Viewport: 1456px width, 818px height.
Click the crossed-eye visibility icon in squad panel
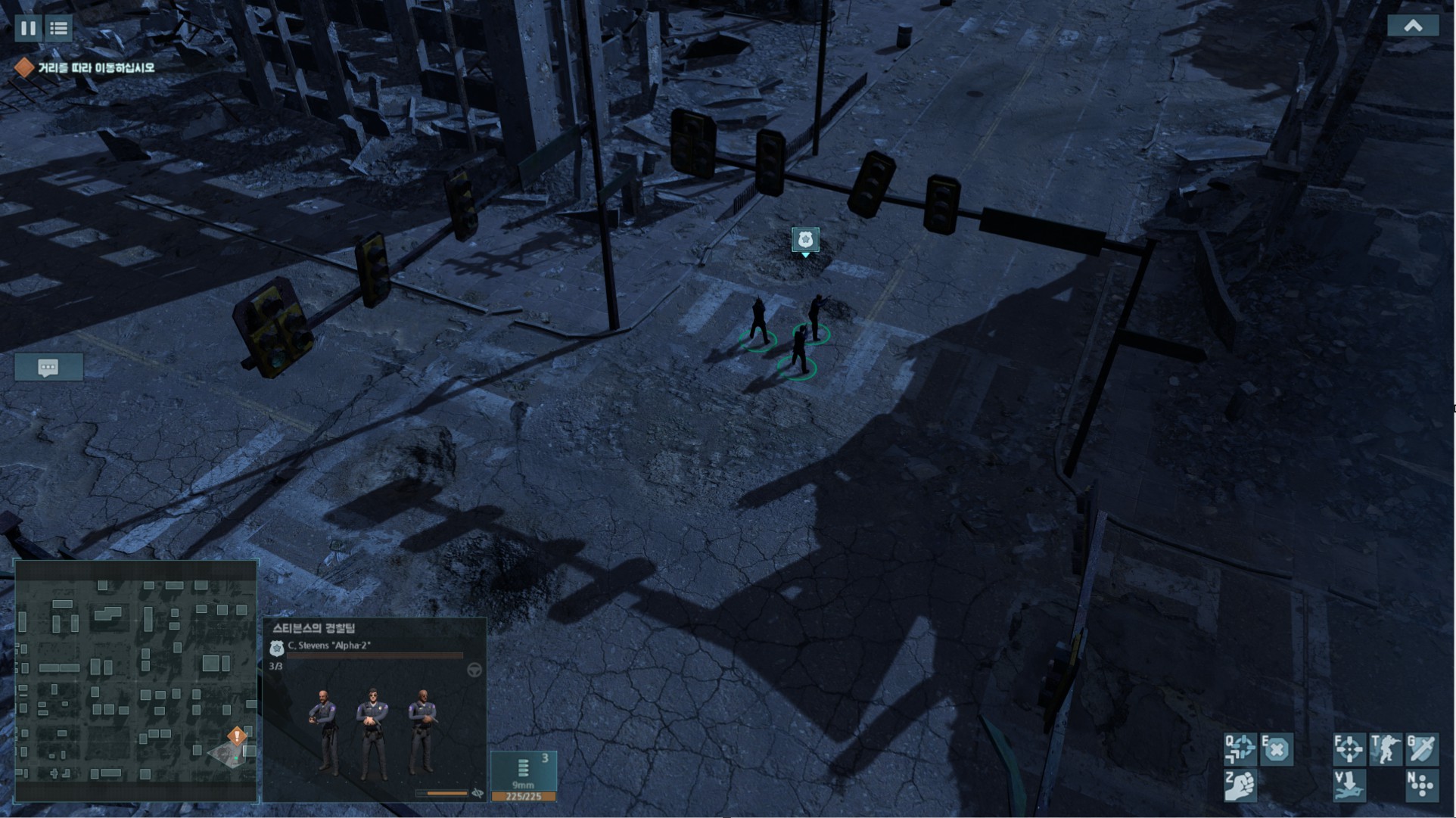click(x=478, y=793)
